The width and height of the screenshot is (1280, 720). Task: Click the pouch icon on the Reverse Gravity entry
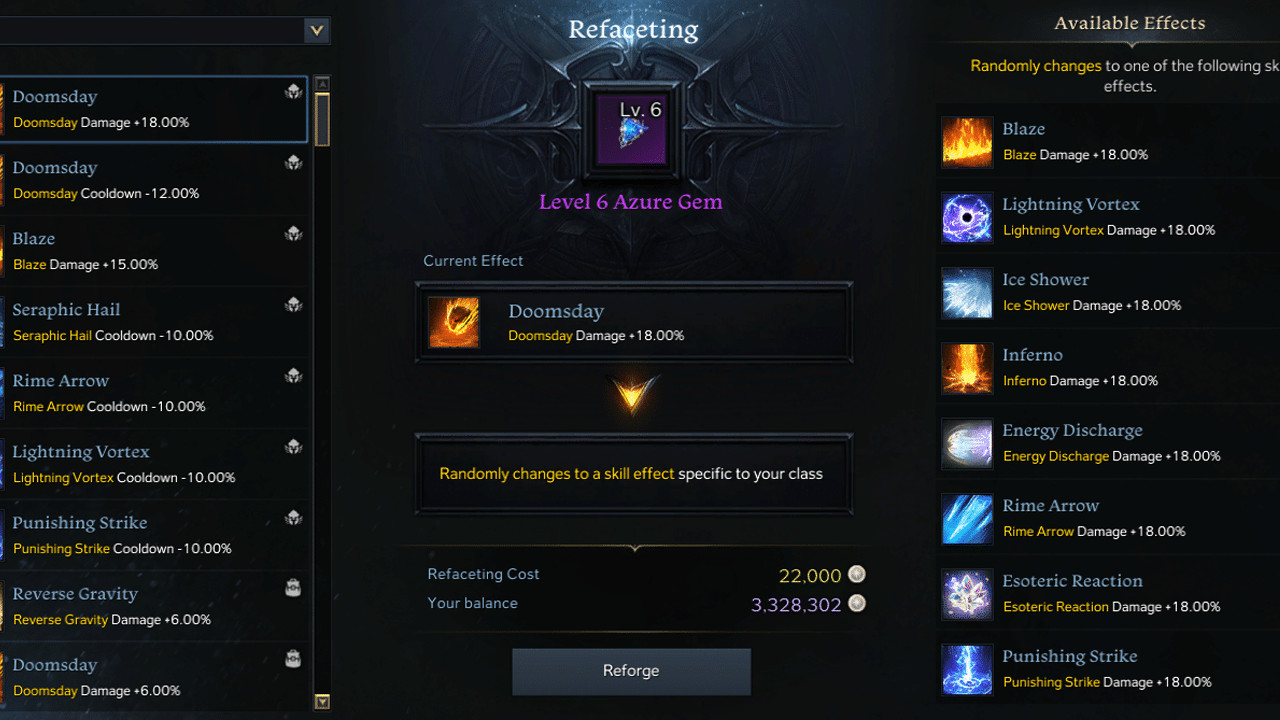293,588
